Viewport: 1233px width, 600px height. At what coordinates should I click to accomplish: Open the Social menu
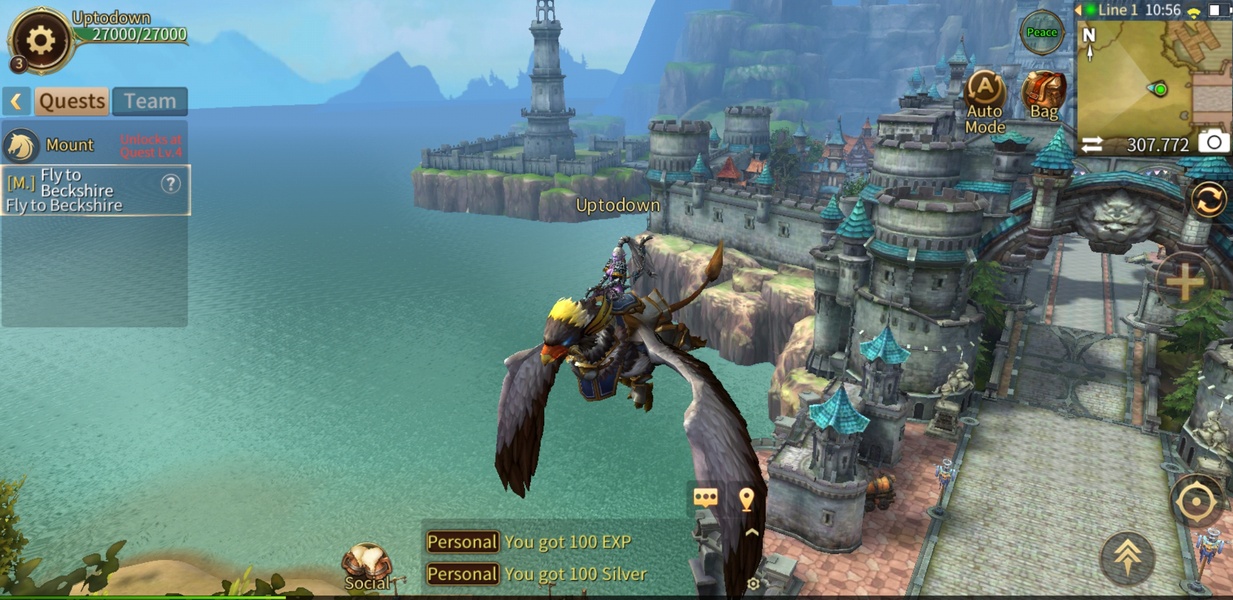tap(367, 567)
